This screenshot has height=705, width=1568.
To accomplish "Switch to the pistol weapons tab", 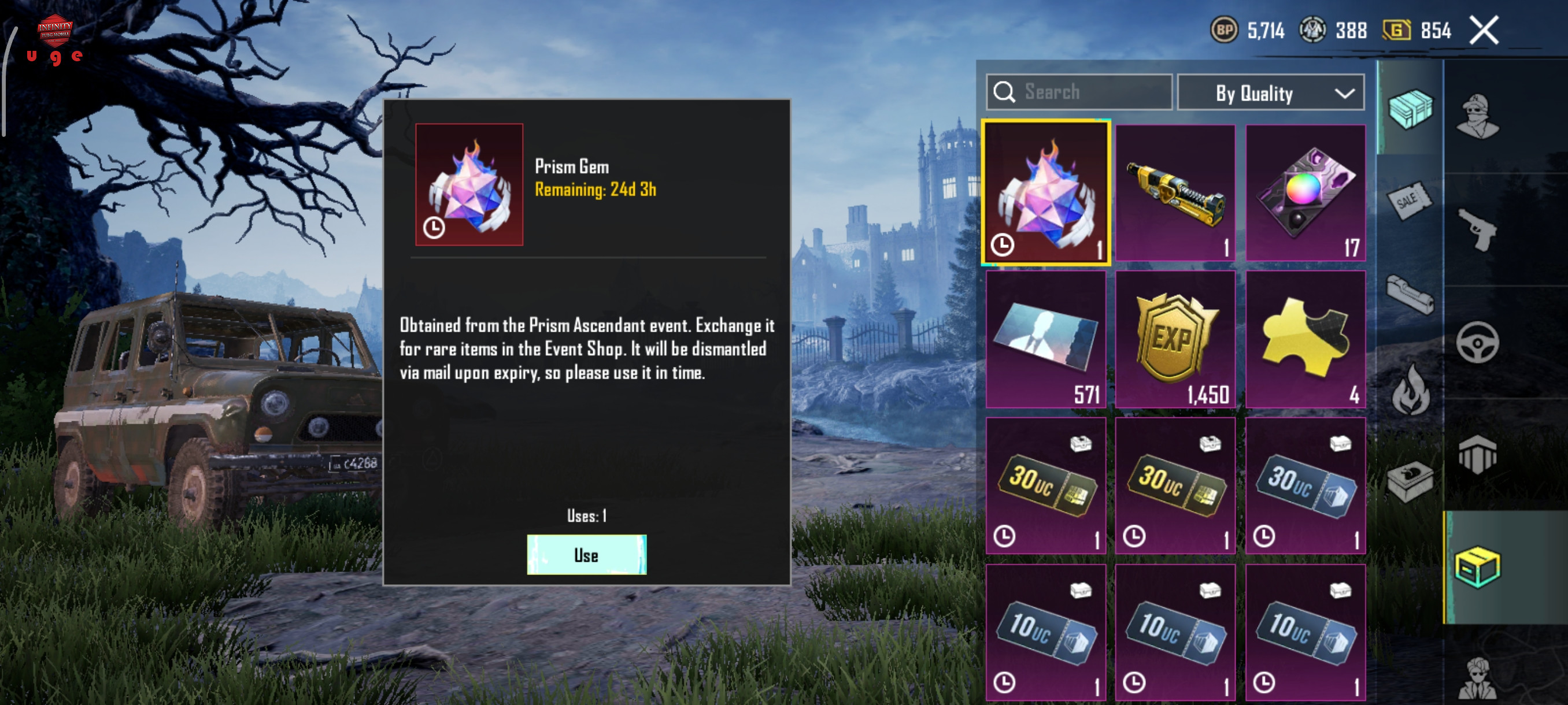I will pyautogui.click(x=1478, y=229).
